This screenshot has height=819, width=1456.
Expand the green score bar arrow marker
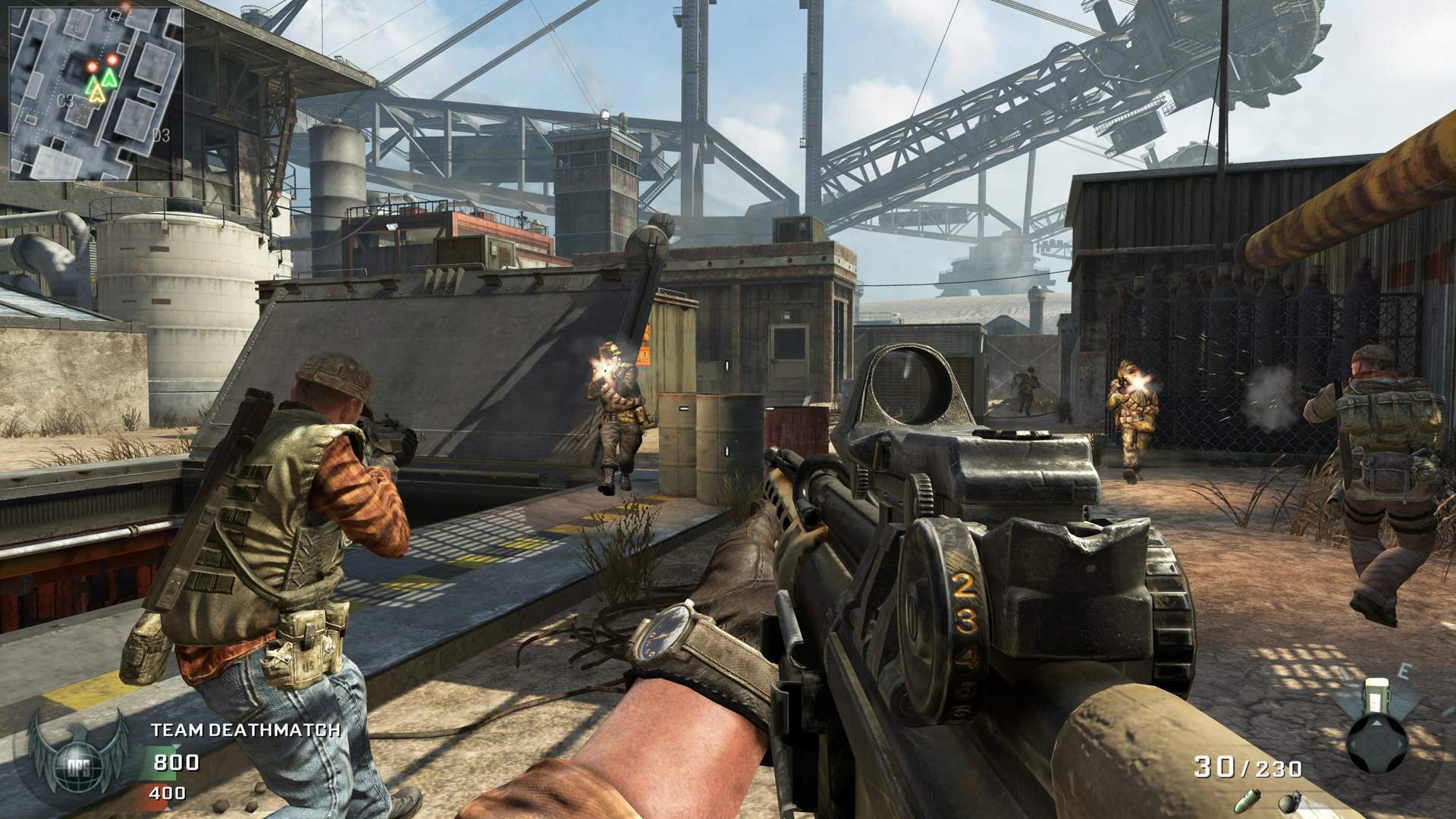[176, 747]
